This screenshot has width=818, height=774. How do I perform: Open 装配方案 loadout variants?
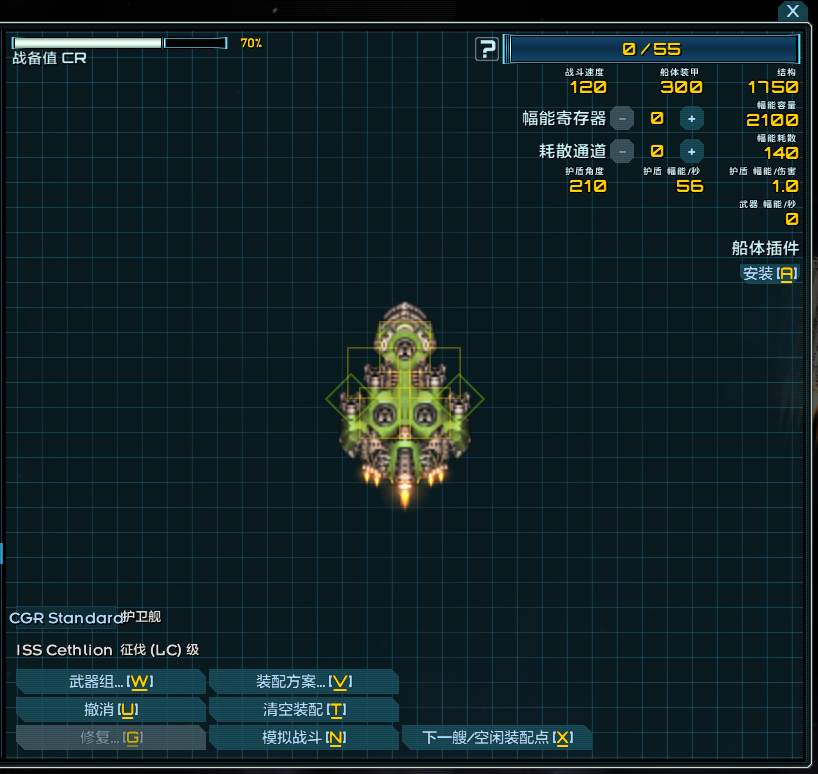tap(303, 682)
